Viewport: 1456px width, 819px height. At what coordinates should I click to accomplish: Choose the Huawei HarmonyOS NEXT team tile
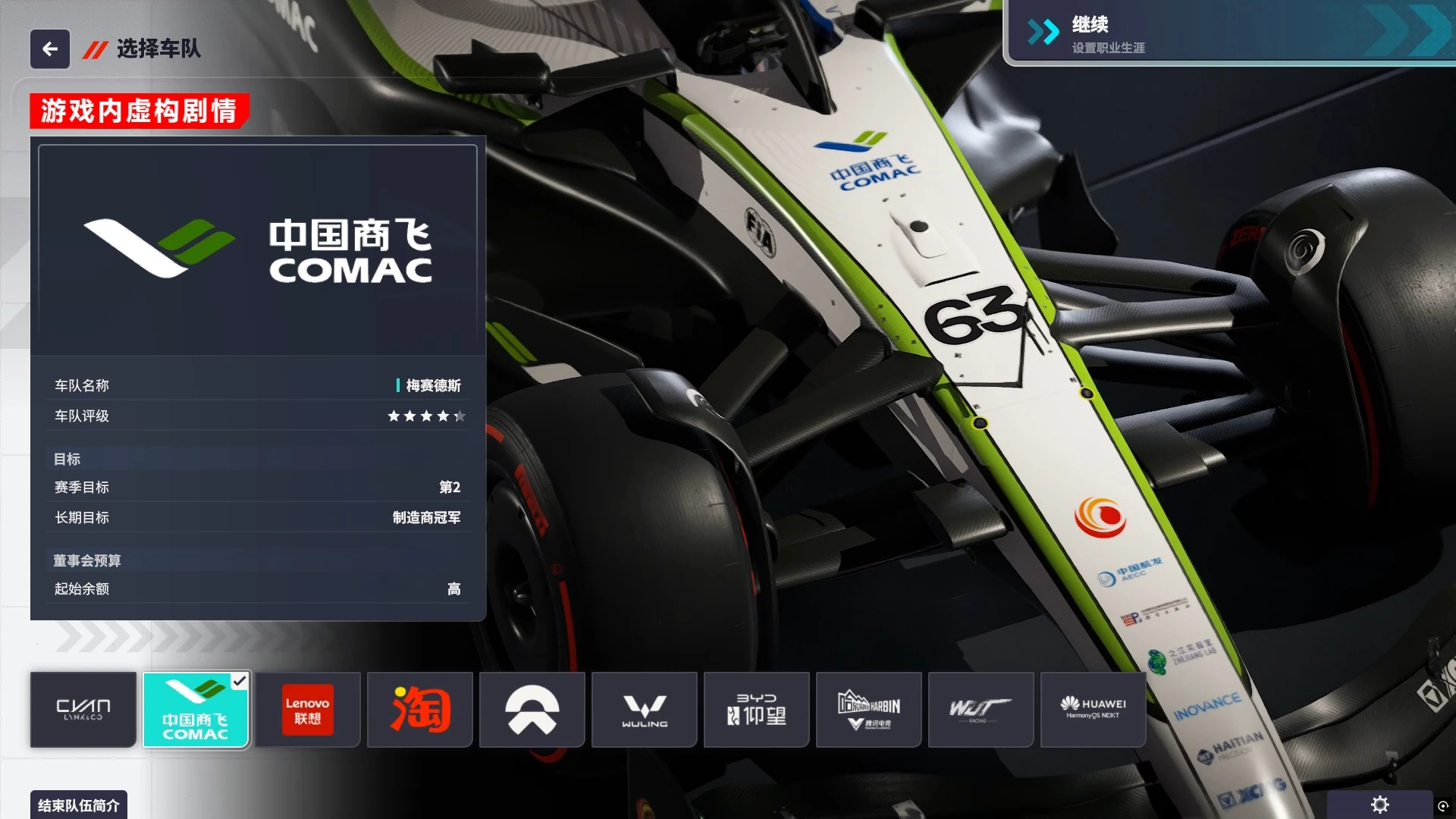(1094, 710)
